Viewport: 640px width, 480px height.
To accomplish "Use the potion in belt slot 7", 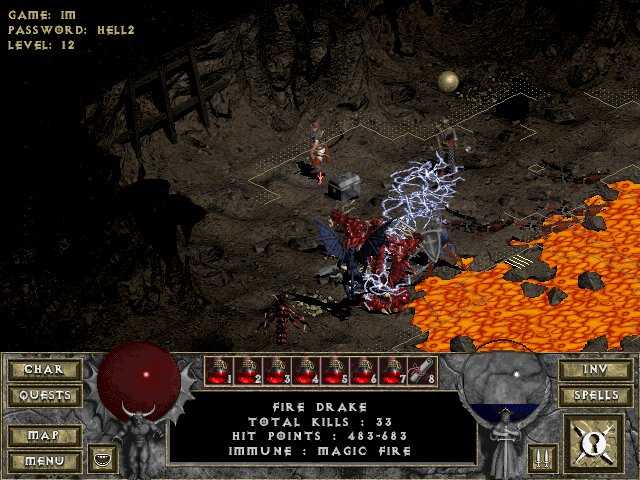I will (393, 371).
